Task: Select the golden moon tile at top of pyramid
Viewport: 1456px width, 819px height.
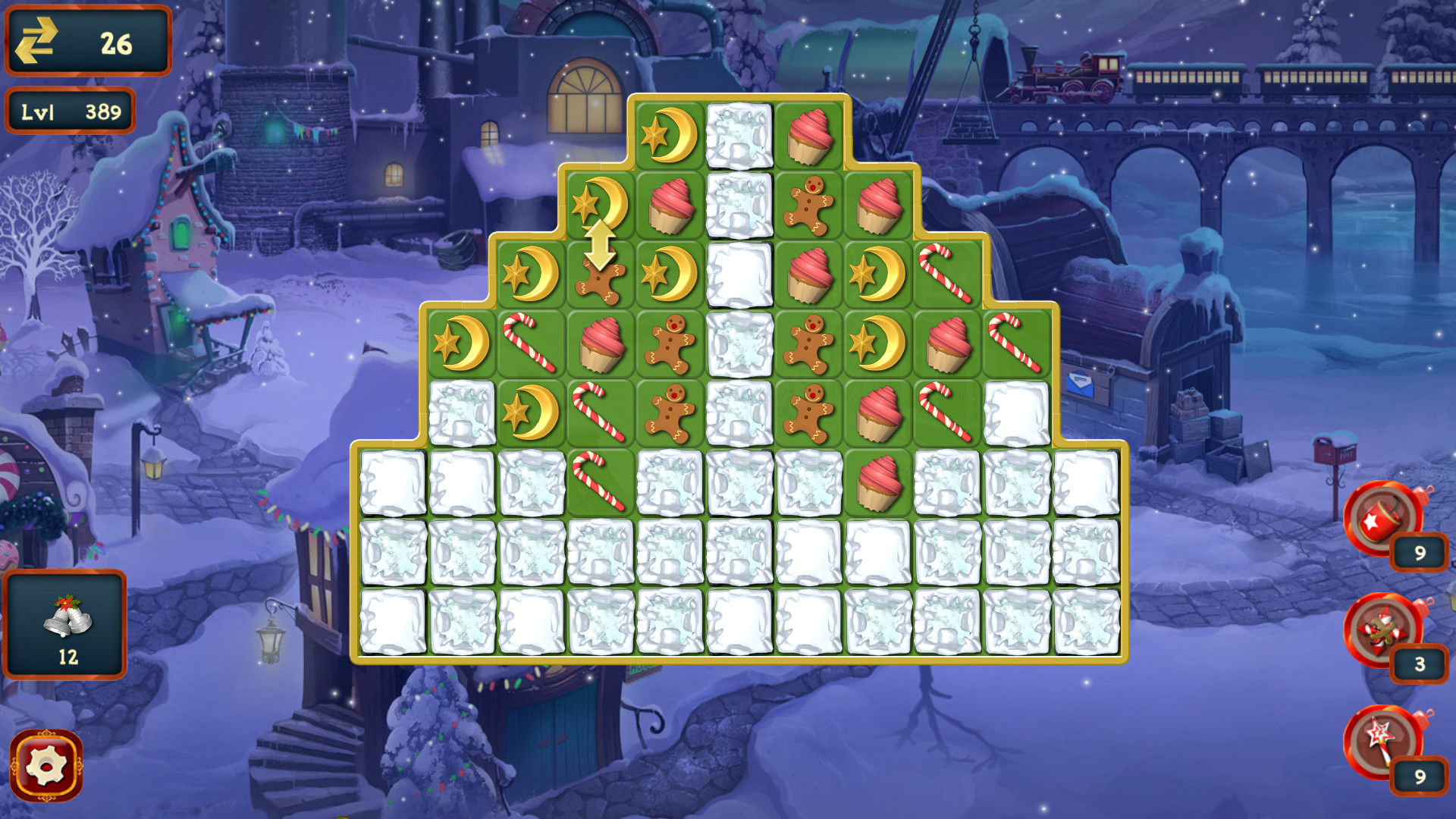Action: [x=668, y=136]
